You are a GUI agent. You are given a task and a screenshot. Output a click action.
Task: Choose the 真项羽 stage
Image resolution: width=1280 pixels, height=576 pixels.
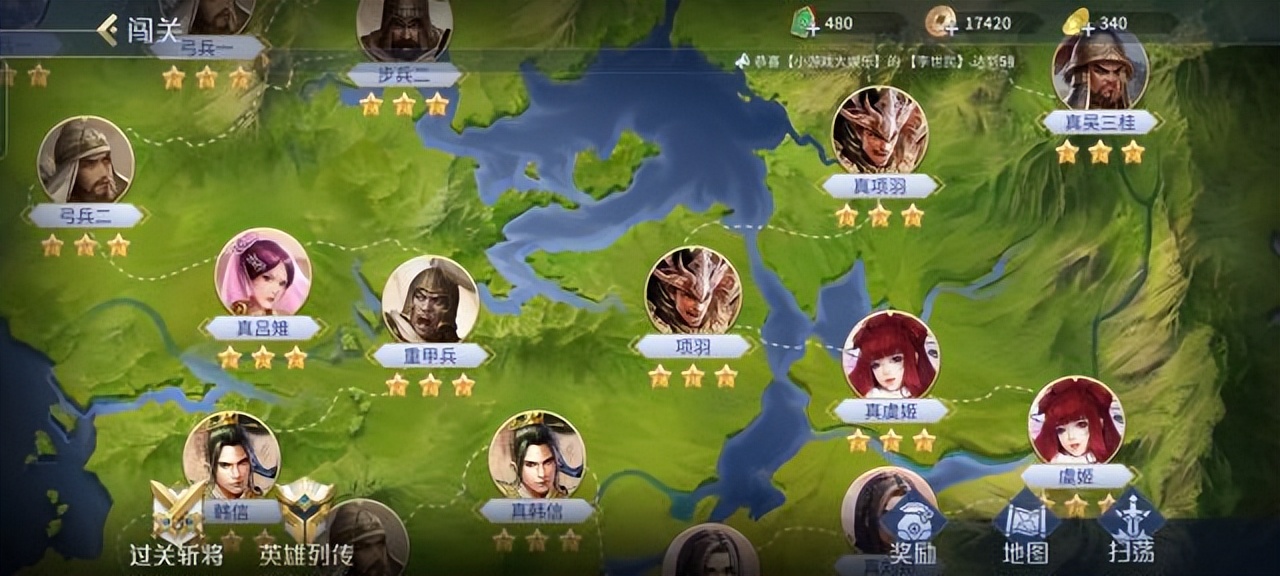pos(880,130)
